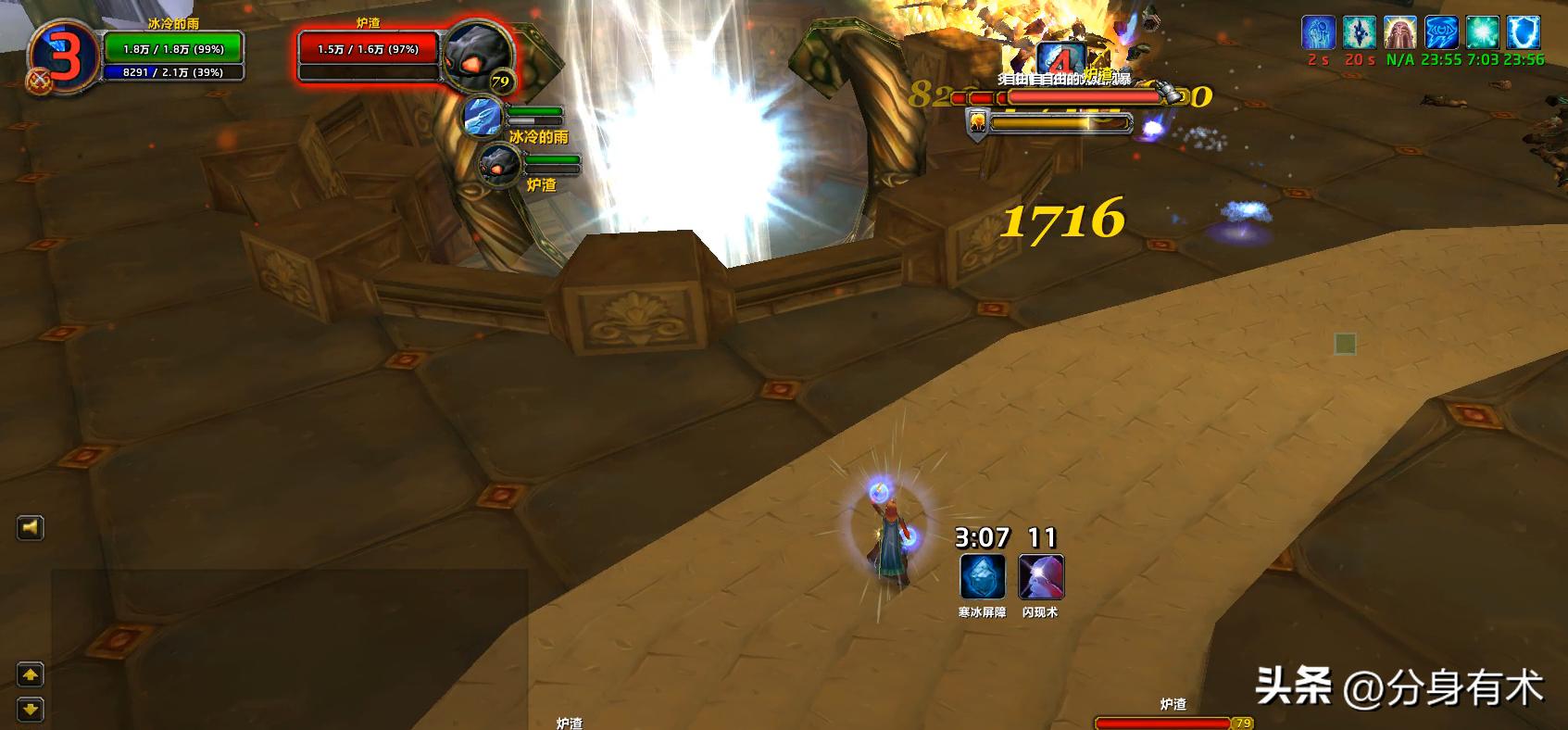The height and width of the screenshot is (730, 1568).
Task: Click the cooldown tracker icon showing 2 s
Action: tap(1317, 32)
